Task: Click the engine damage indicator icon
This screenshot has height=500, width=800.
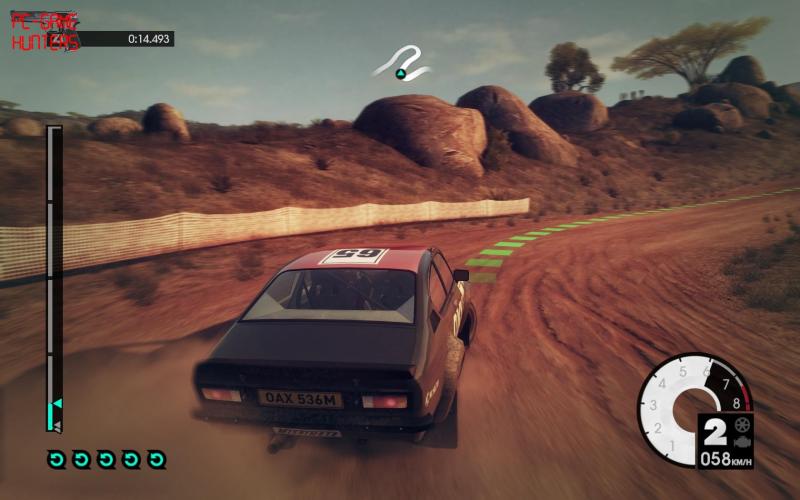Action: tap(742, 440)
